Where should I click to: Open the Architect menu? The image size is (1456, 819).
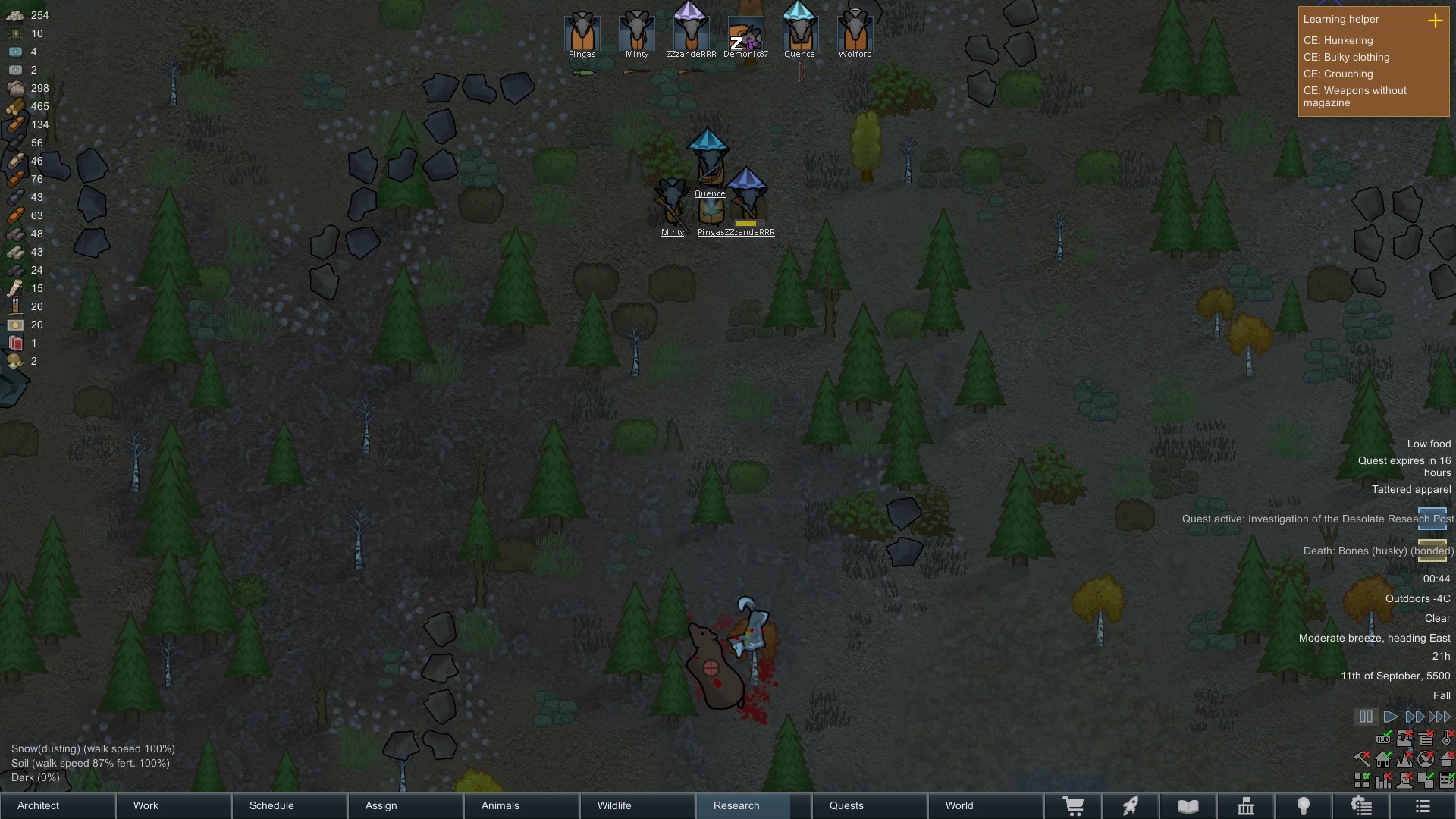[x=58, y=805]
